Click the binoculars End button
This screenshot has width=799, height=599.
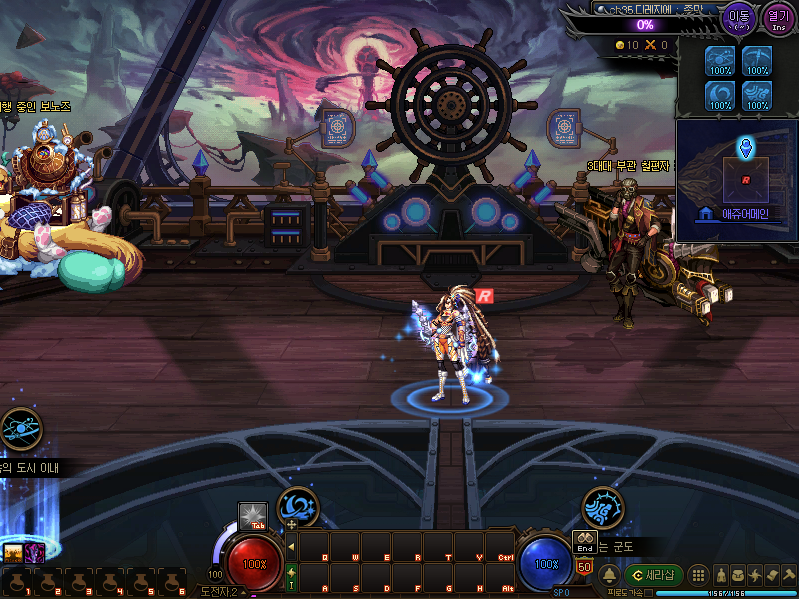coord(584,541)
